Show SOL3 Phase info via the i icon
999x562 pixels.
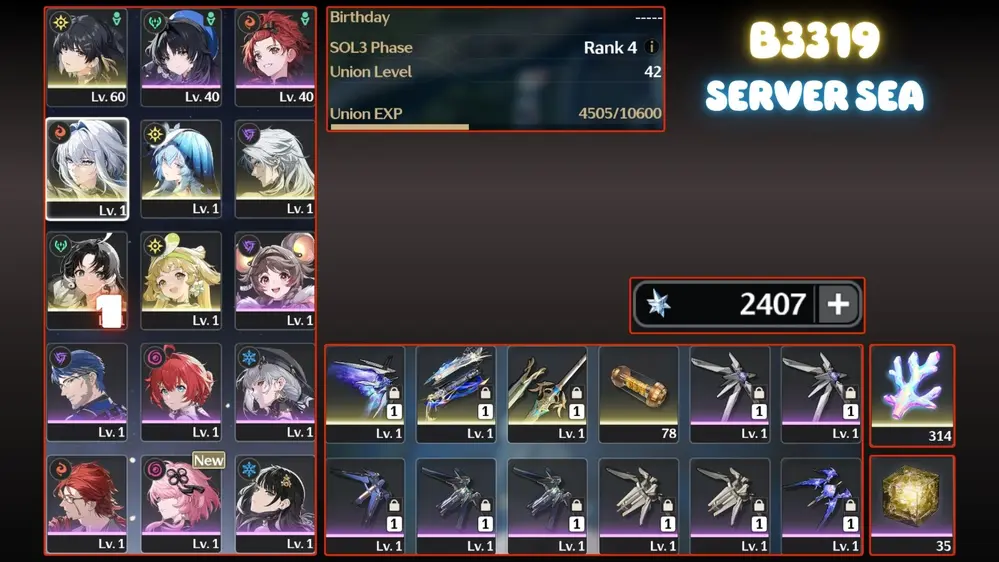click(x=652, y=47)
